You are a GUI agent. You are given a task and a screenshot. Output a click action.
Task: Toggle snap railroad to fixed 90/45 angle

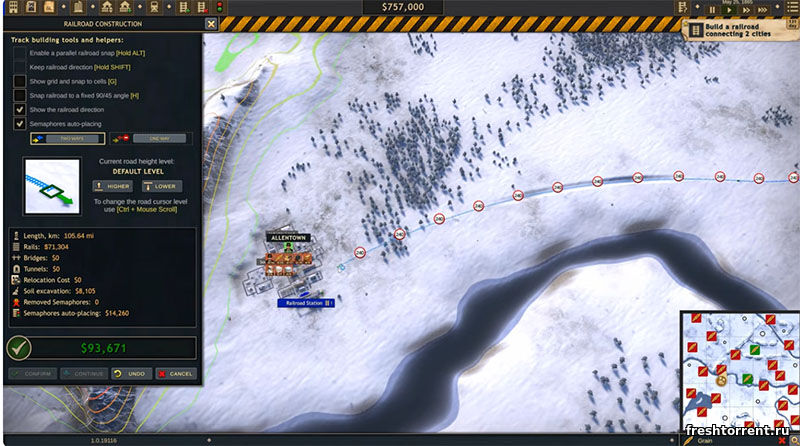(19, 95)
